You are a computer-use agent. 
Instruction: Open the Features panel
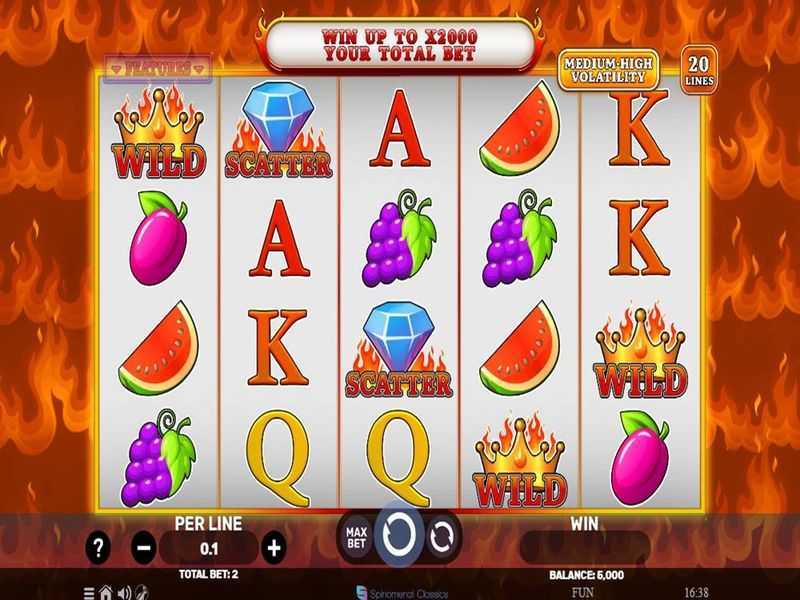[x=158, y=67]
